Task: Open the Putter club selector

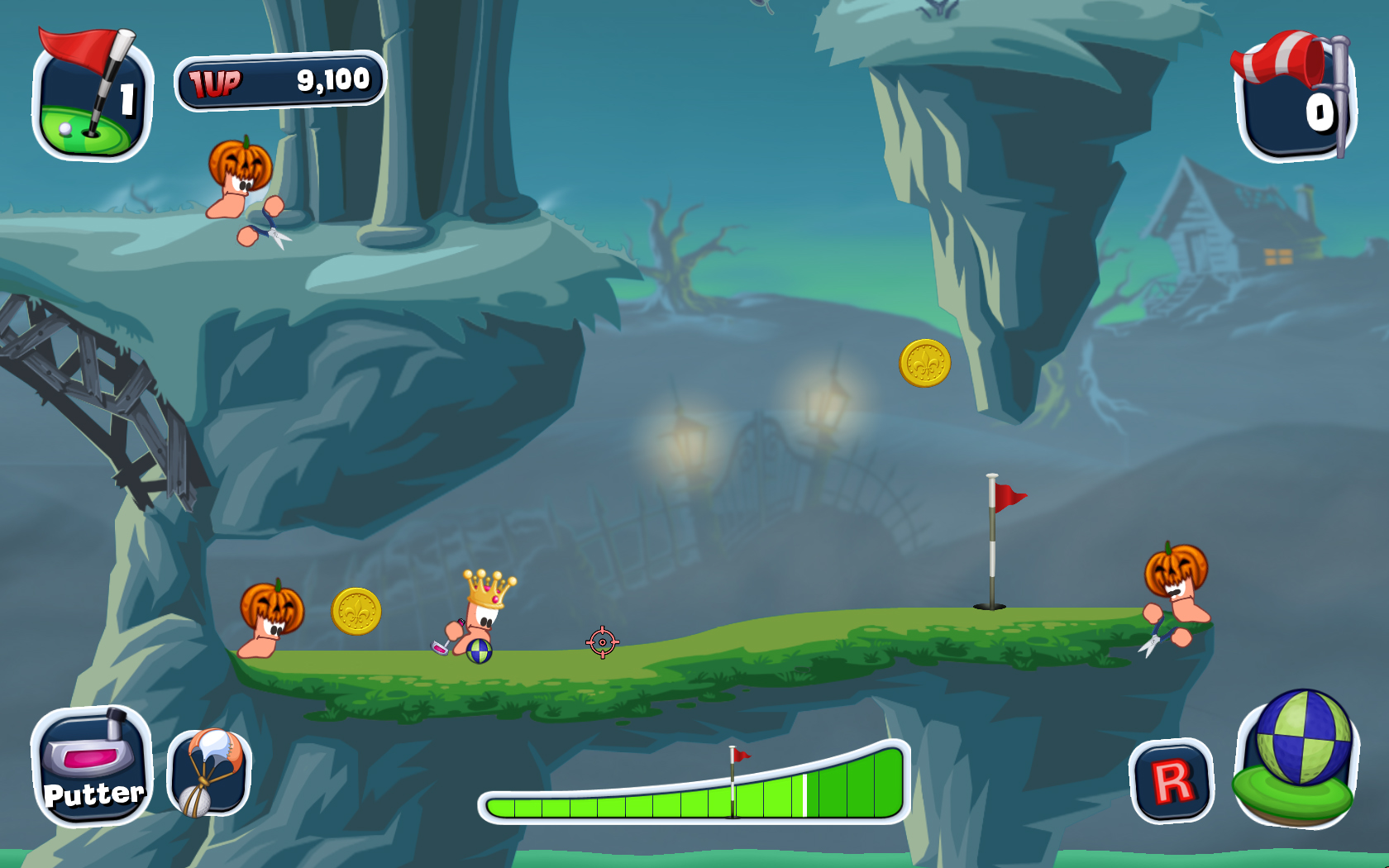Action: (x=92, y=766)
